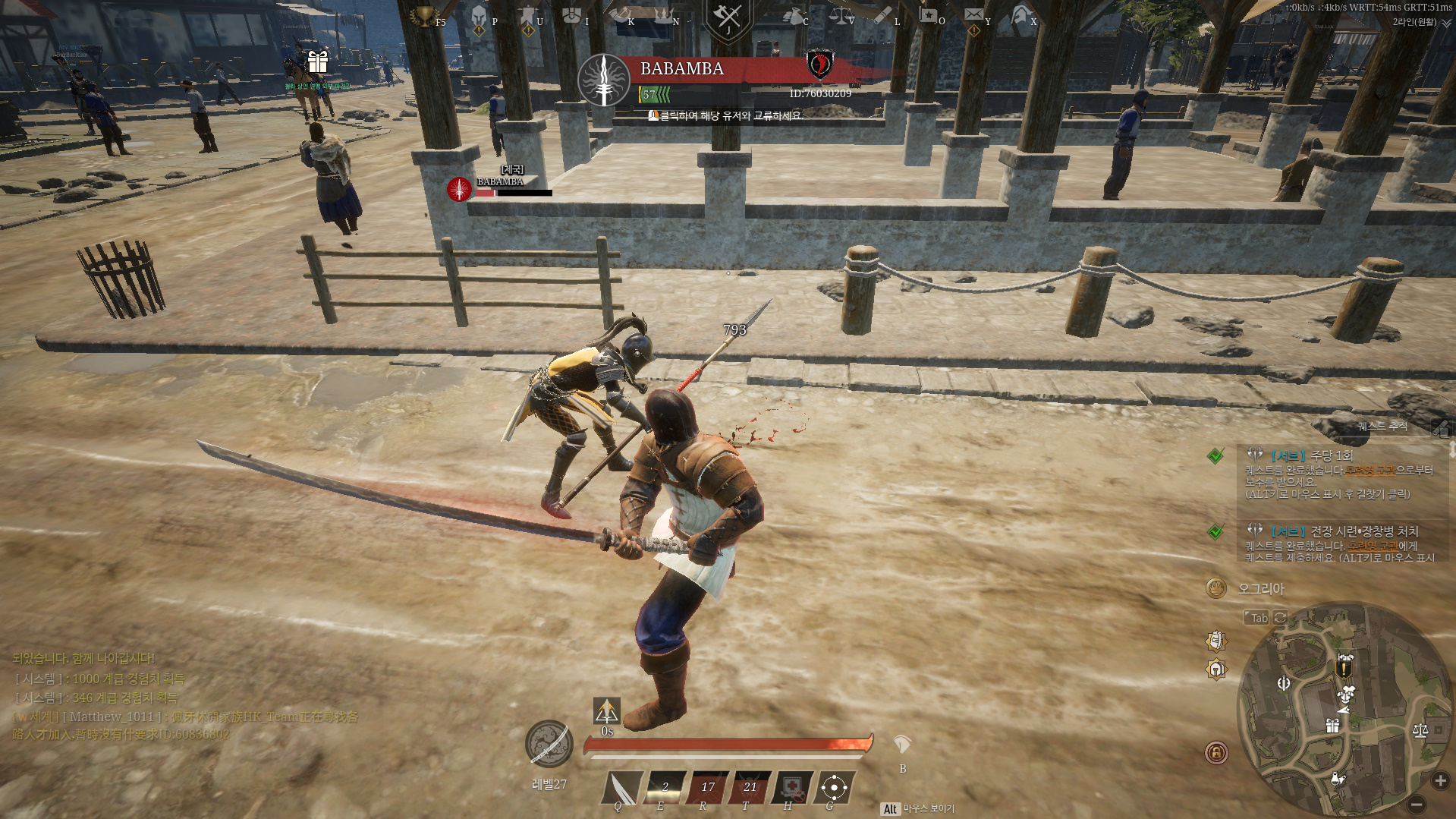
Task: Open the helmet character menu icon
Action: [x=479, y=17]
